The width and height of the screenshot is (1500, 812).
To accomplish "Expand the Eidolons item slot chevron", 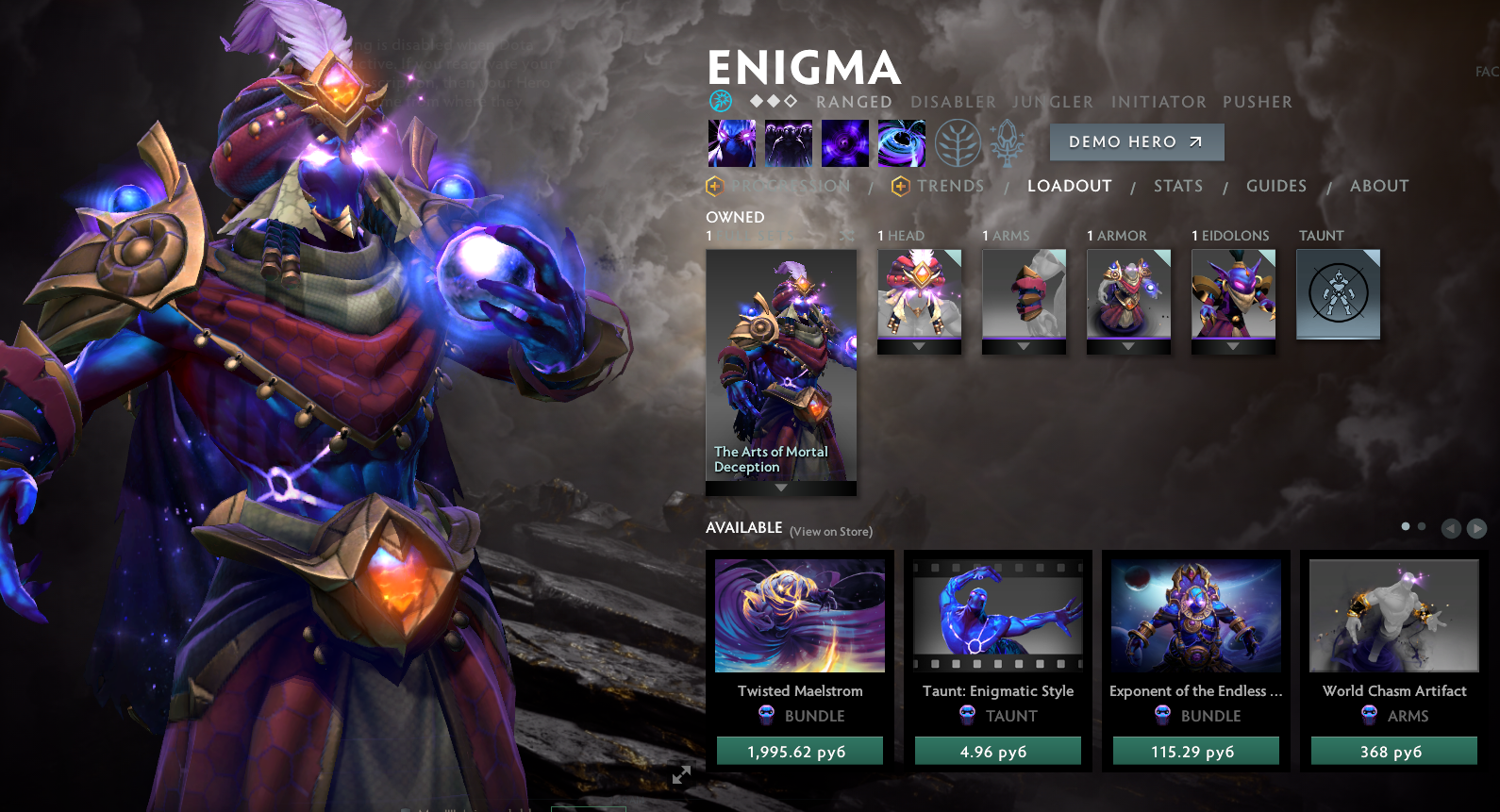I will point(1233,347).
